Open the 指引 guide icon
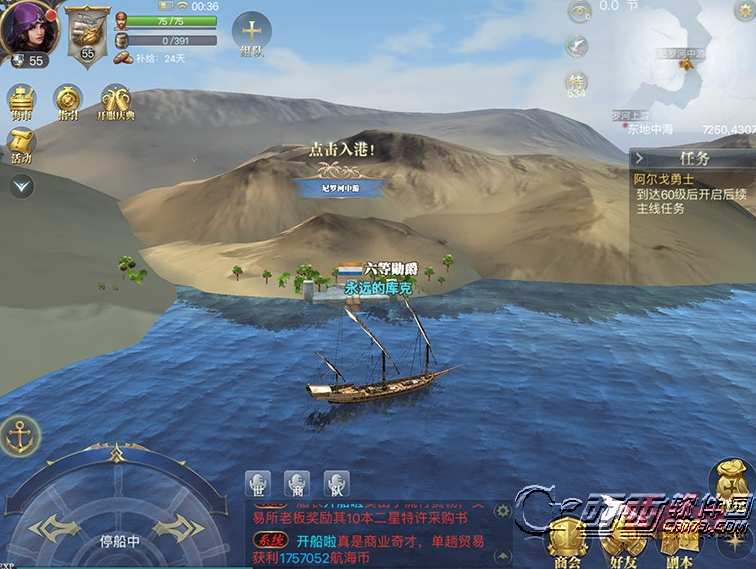 (x=68, y=104)
